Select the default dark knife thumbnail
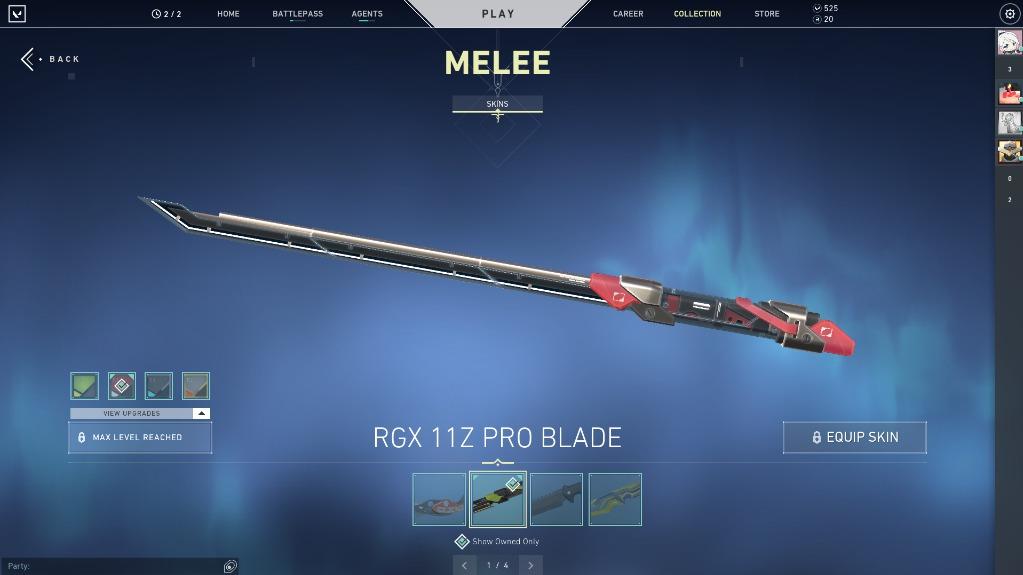1023x575 pixels. point(556,499)
